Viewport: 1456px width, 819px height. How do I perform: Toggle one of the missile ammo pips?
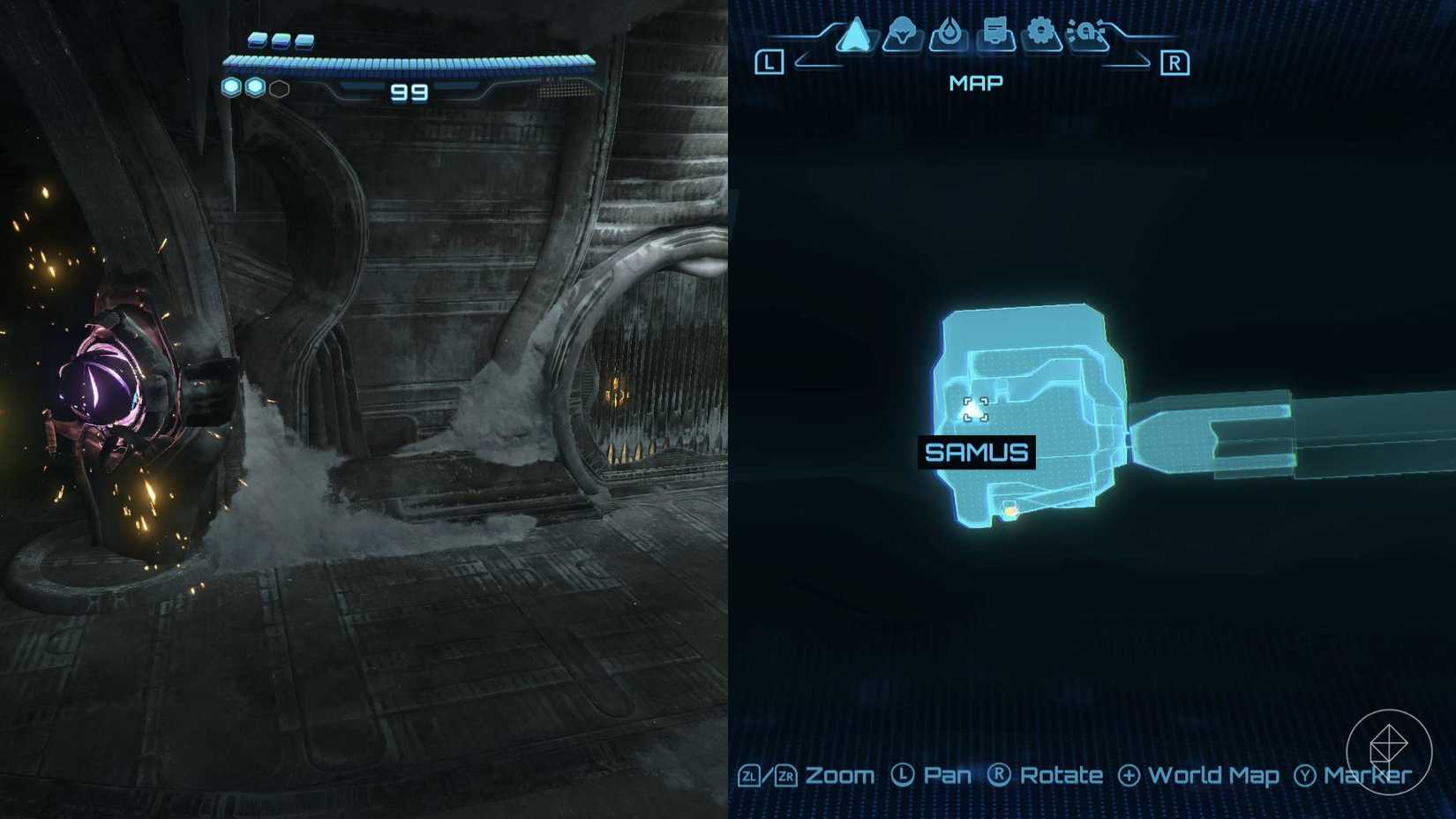click(259, 40)
